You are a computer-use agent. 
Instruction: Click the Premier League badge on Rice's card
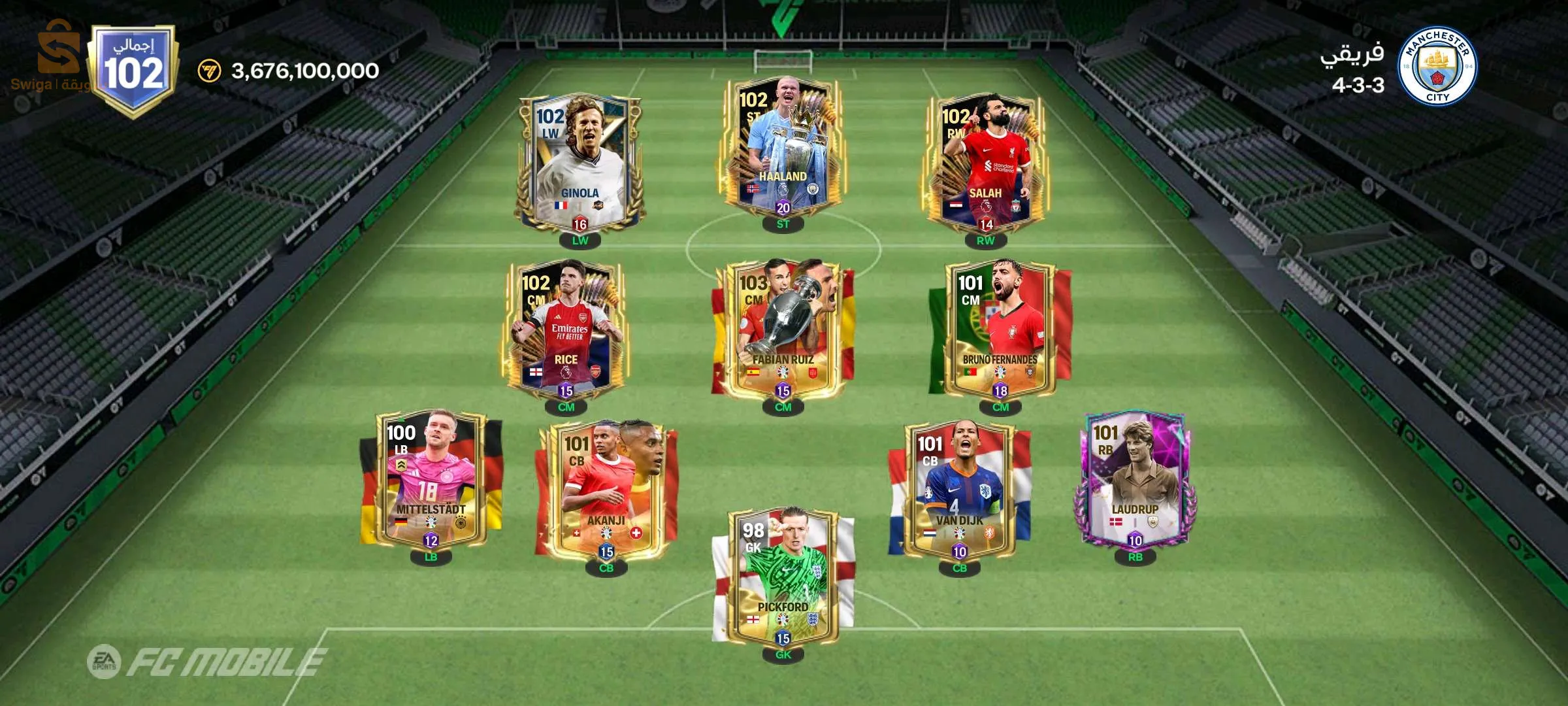[566, 373]
